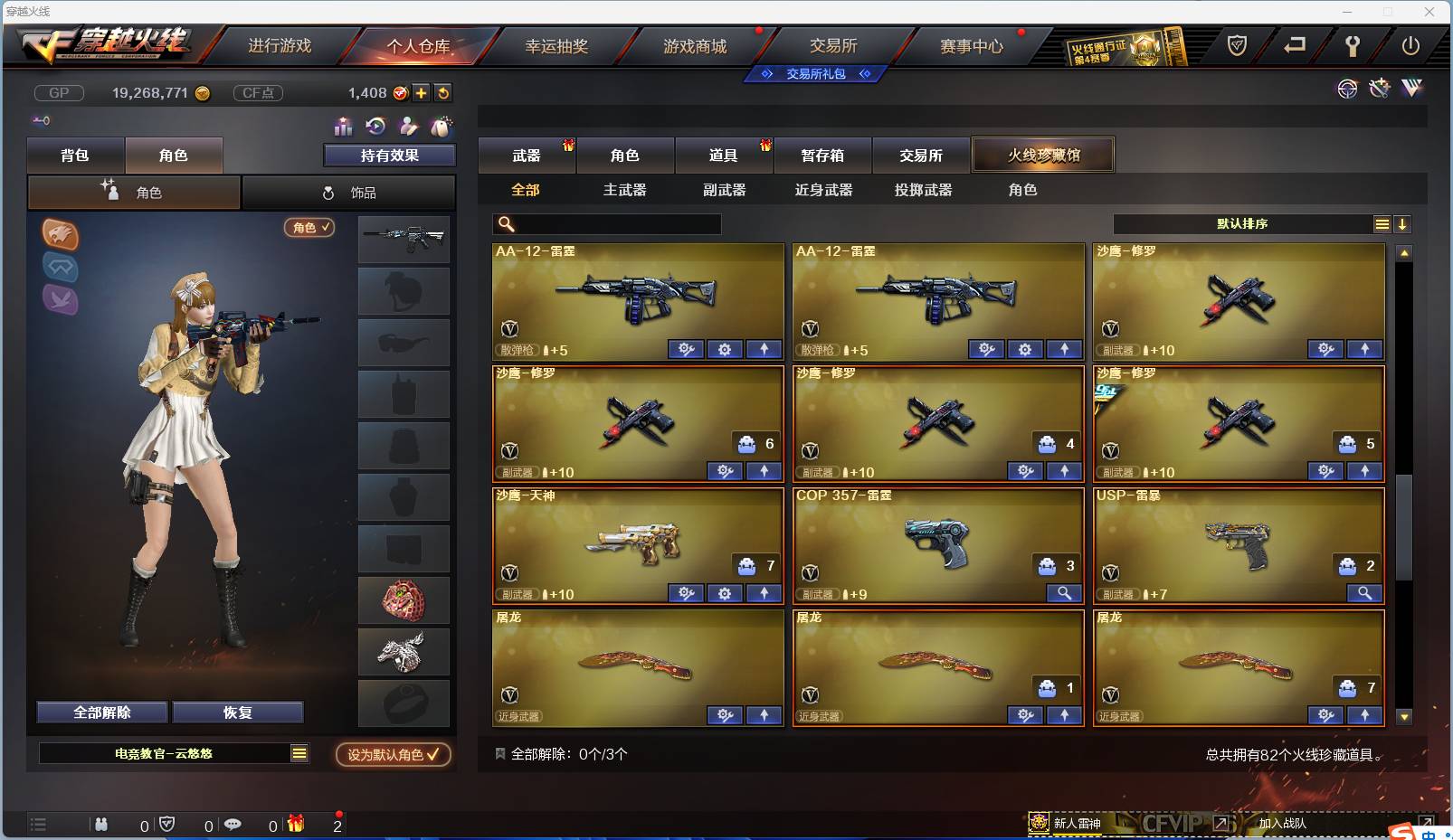Viewport: 1453px width, 840px height.
Task: Toggle the 设为默认角色 checkbox
Action: tap(392, 755)
